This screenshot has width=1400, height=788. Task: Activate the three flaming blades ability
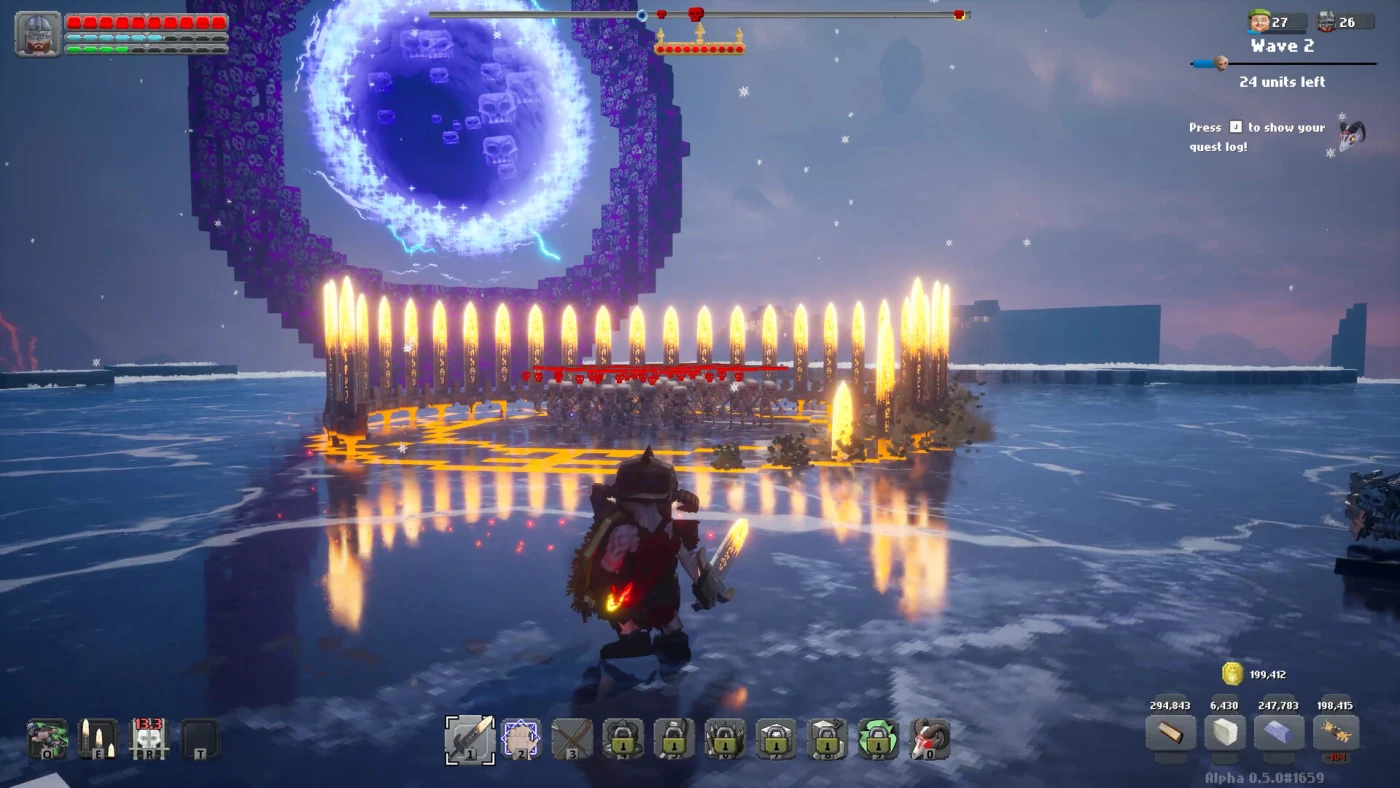pos(98,739)
